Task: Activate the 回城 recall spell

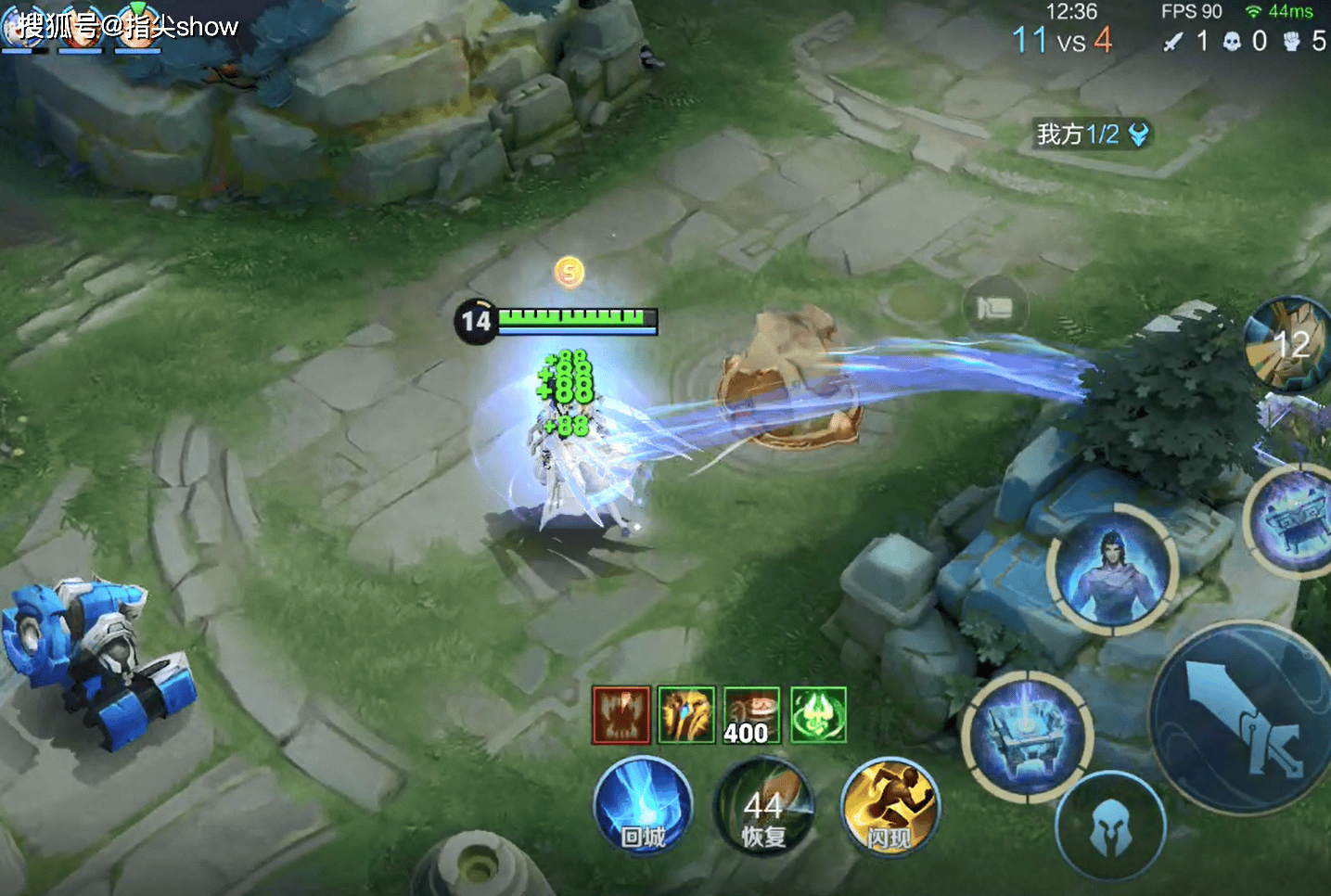Action: pyautogui.click(x=643, y=806)
